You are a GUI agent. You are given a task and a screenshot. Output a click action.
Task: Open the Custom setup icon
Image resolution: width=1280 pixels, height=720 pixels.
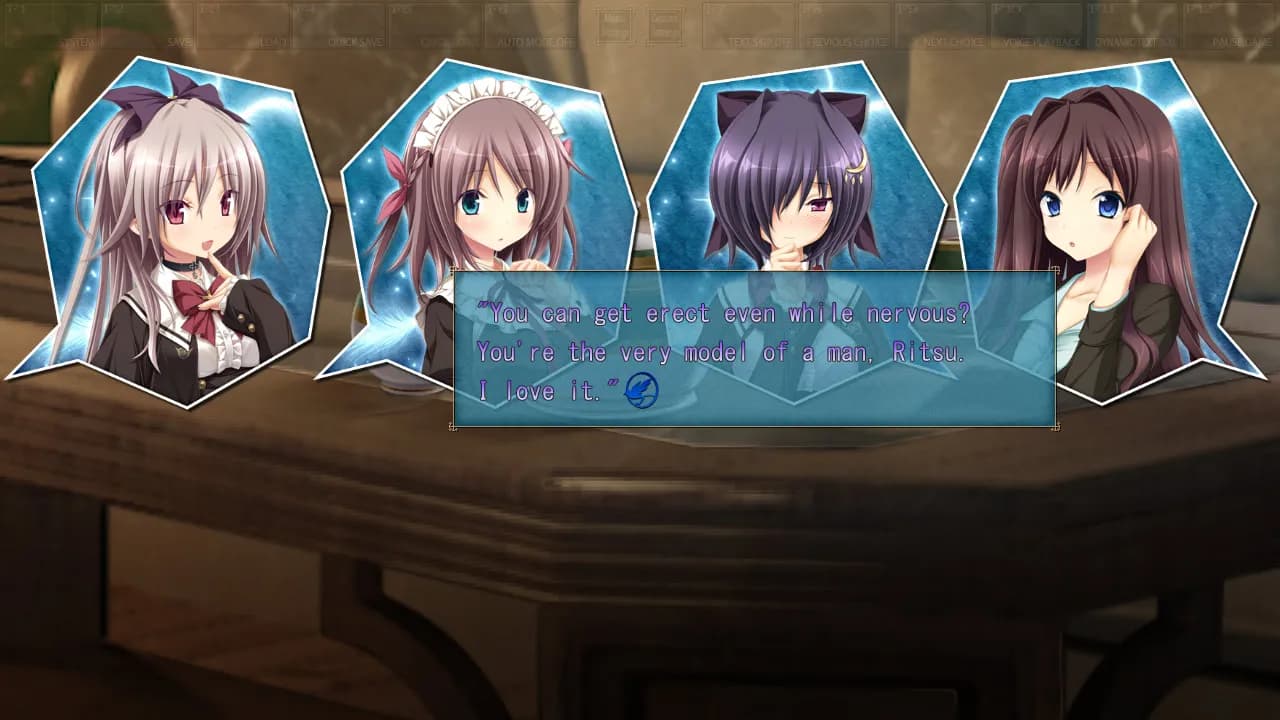tap(663, 25)
